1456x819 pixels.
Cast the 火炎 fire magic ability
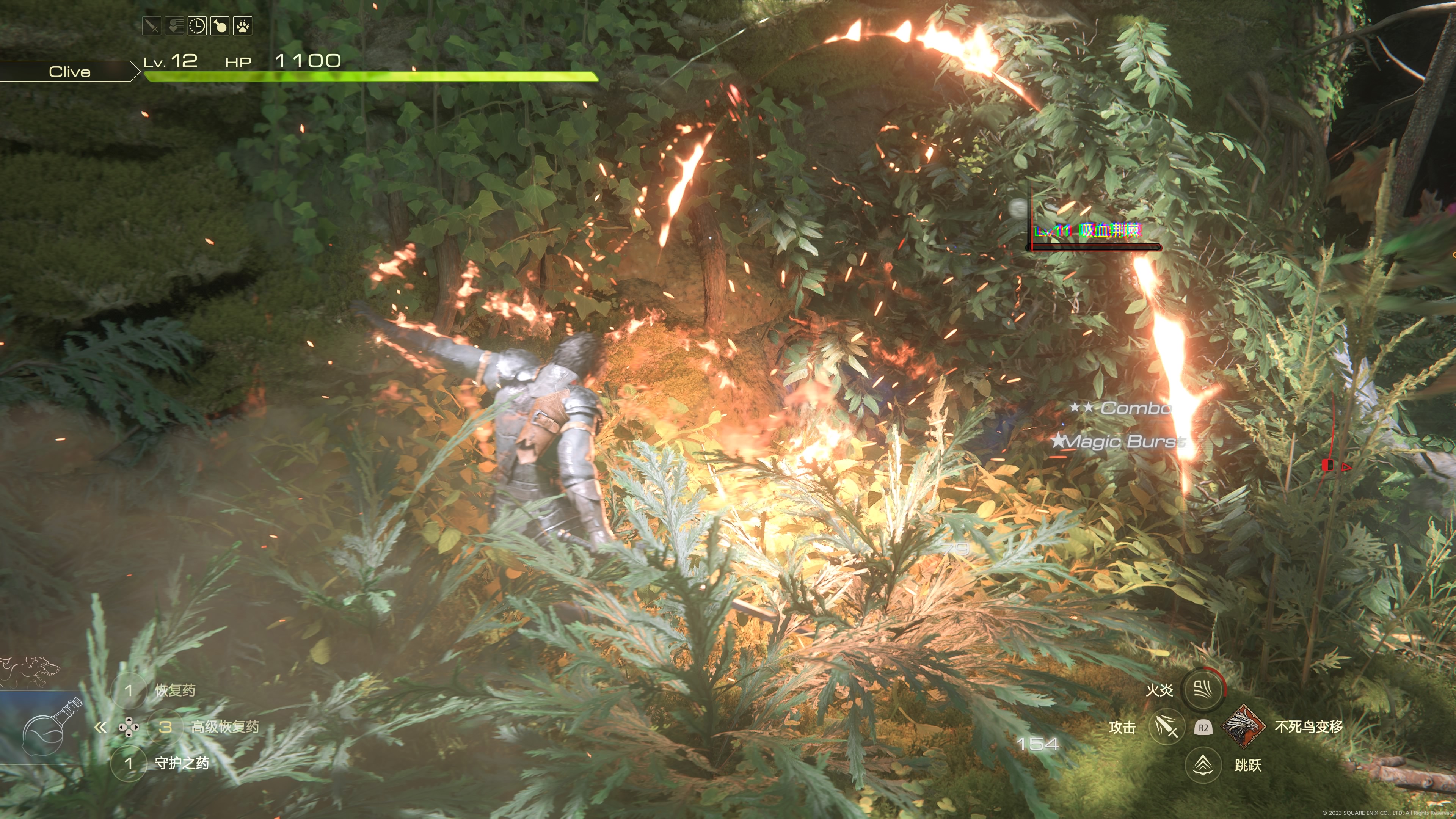pos(1203,690)
